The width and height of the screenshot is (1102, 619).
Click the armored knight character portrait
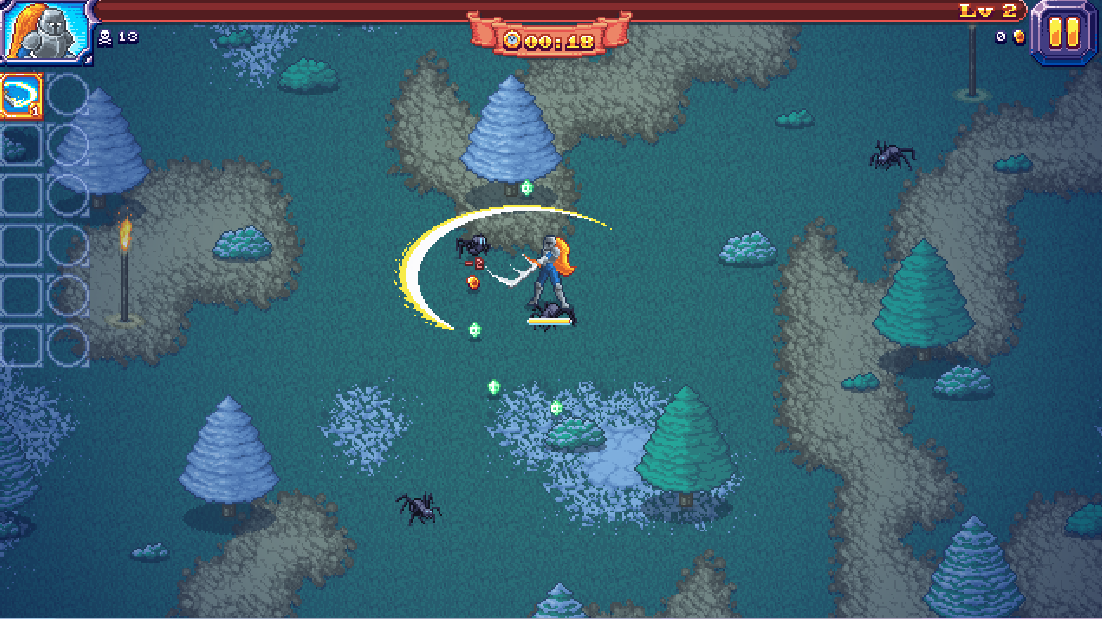click(x=45, y=32)
